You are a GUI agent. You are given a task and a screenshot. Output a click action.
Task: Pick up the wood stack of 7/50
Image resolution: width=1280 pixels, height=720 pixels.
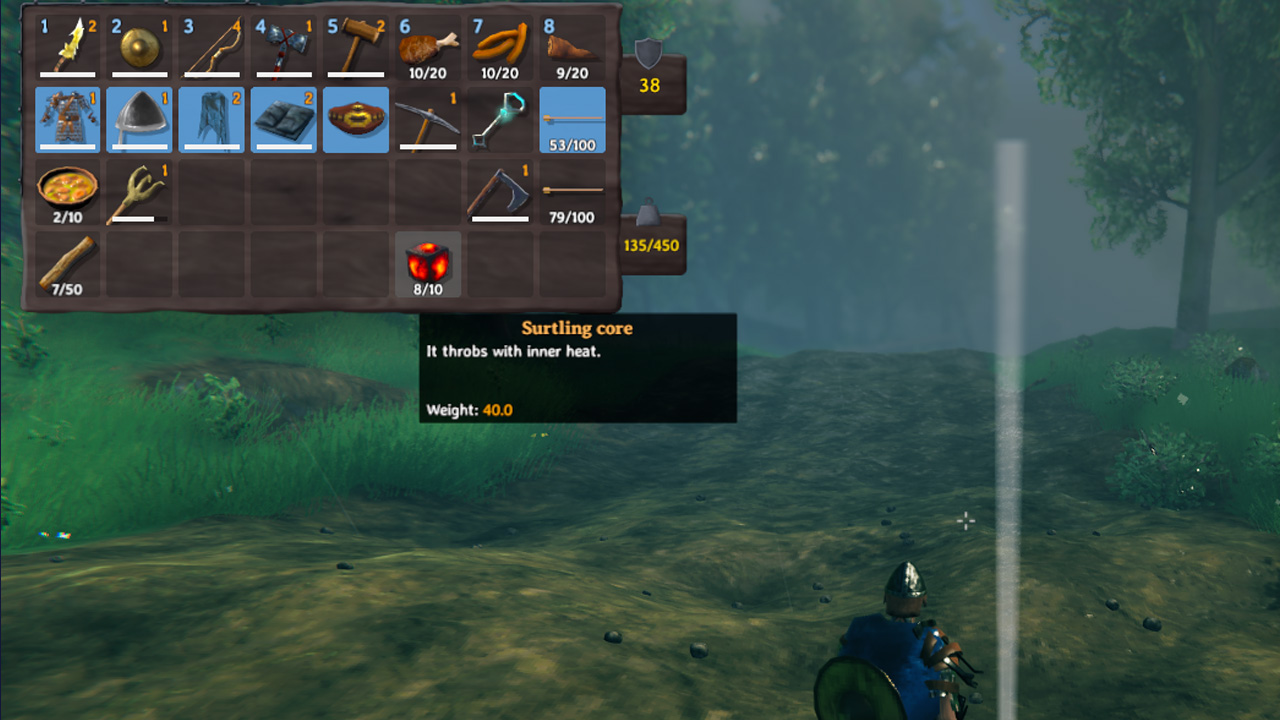[68, 263]
